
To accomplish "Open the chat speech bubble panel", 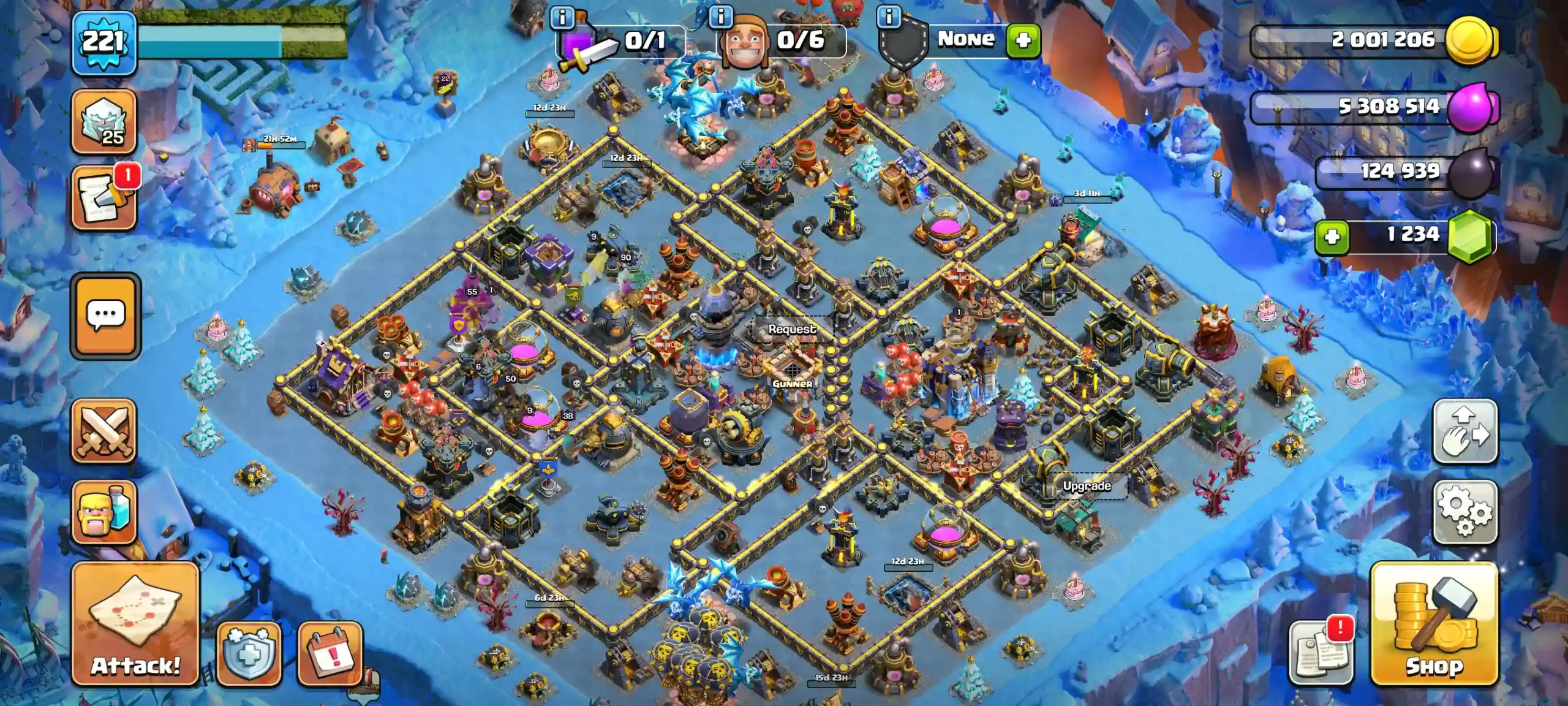I will tap(106, 316).
